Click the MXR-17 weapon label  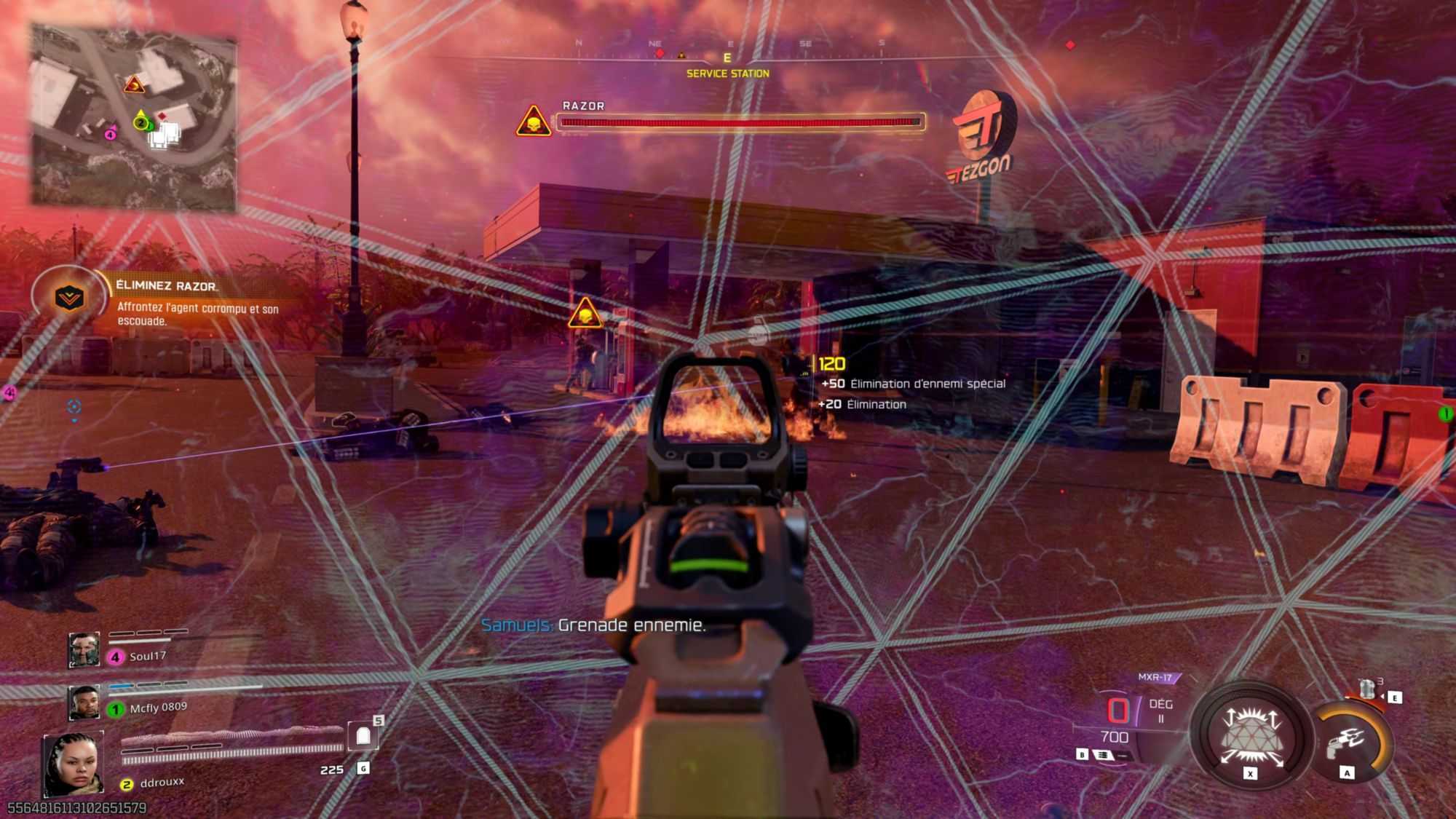1155,677
